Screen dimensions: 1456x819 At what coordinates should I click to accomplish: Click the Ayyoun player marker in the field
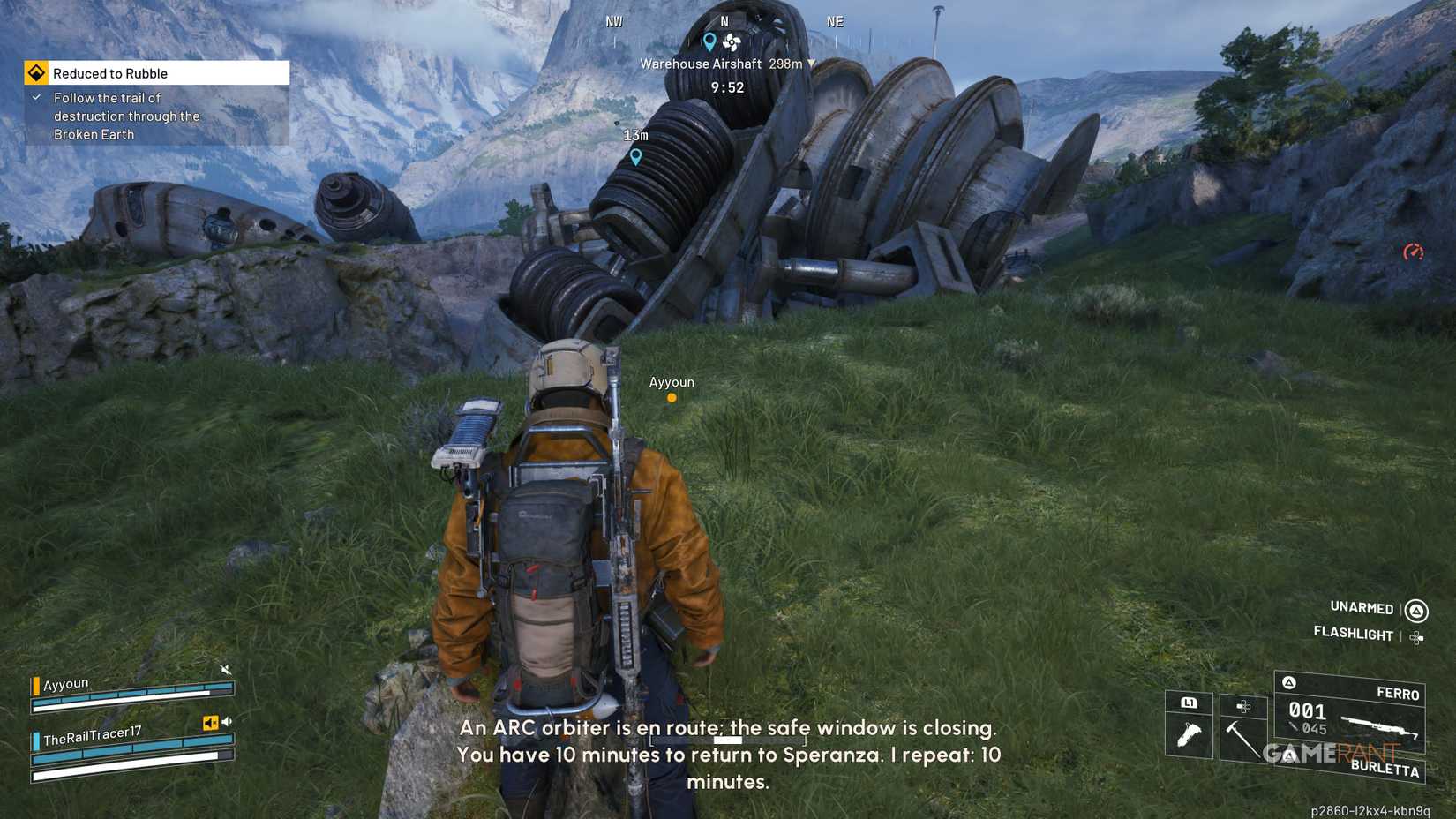[x=672, y=397]
